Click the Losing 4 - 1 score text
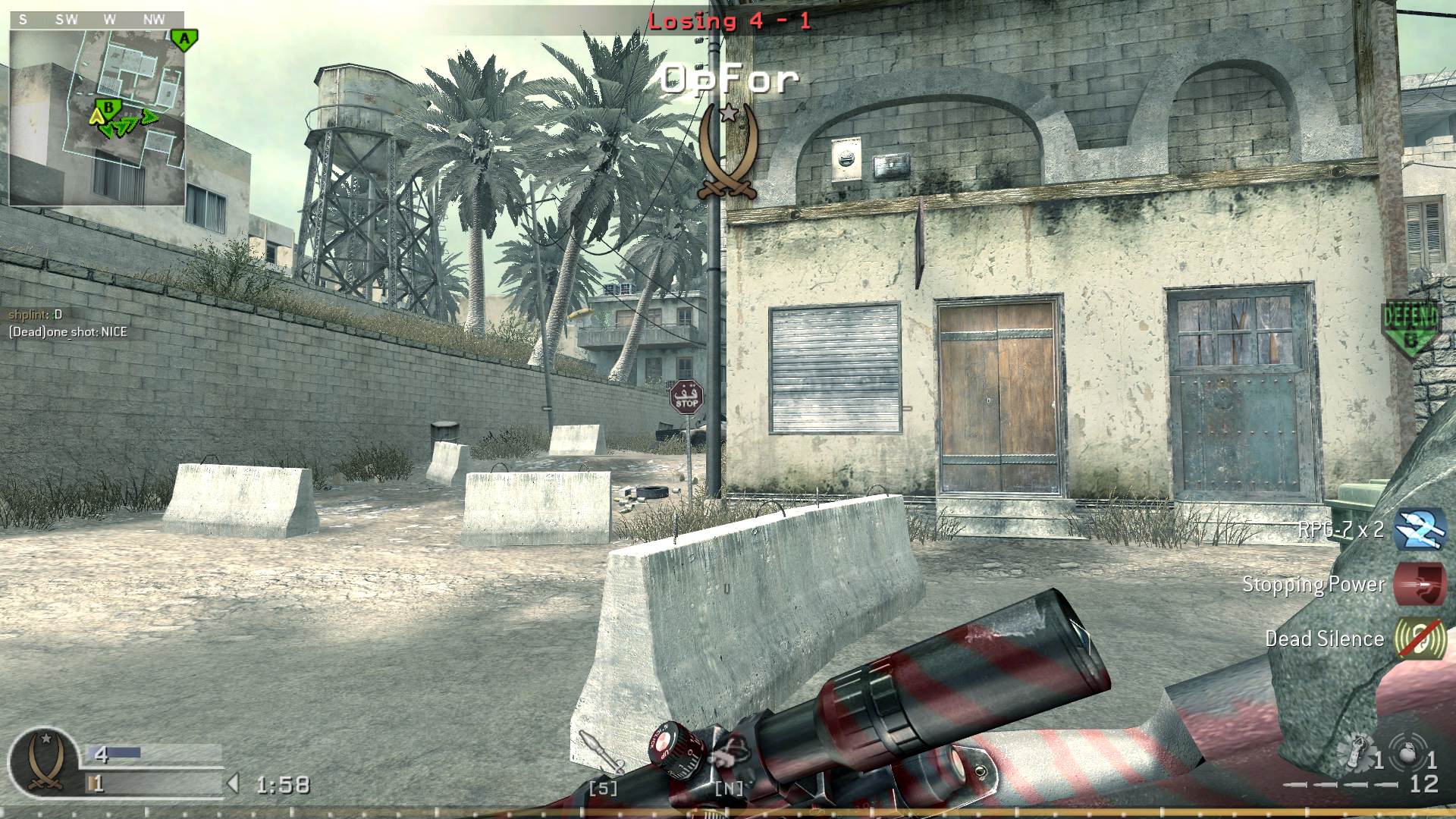Viewport: 1456px width, 819px height. click(730, 21)
